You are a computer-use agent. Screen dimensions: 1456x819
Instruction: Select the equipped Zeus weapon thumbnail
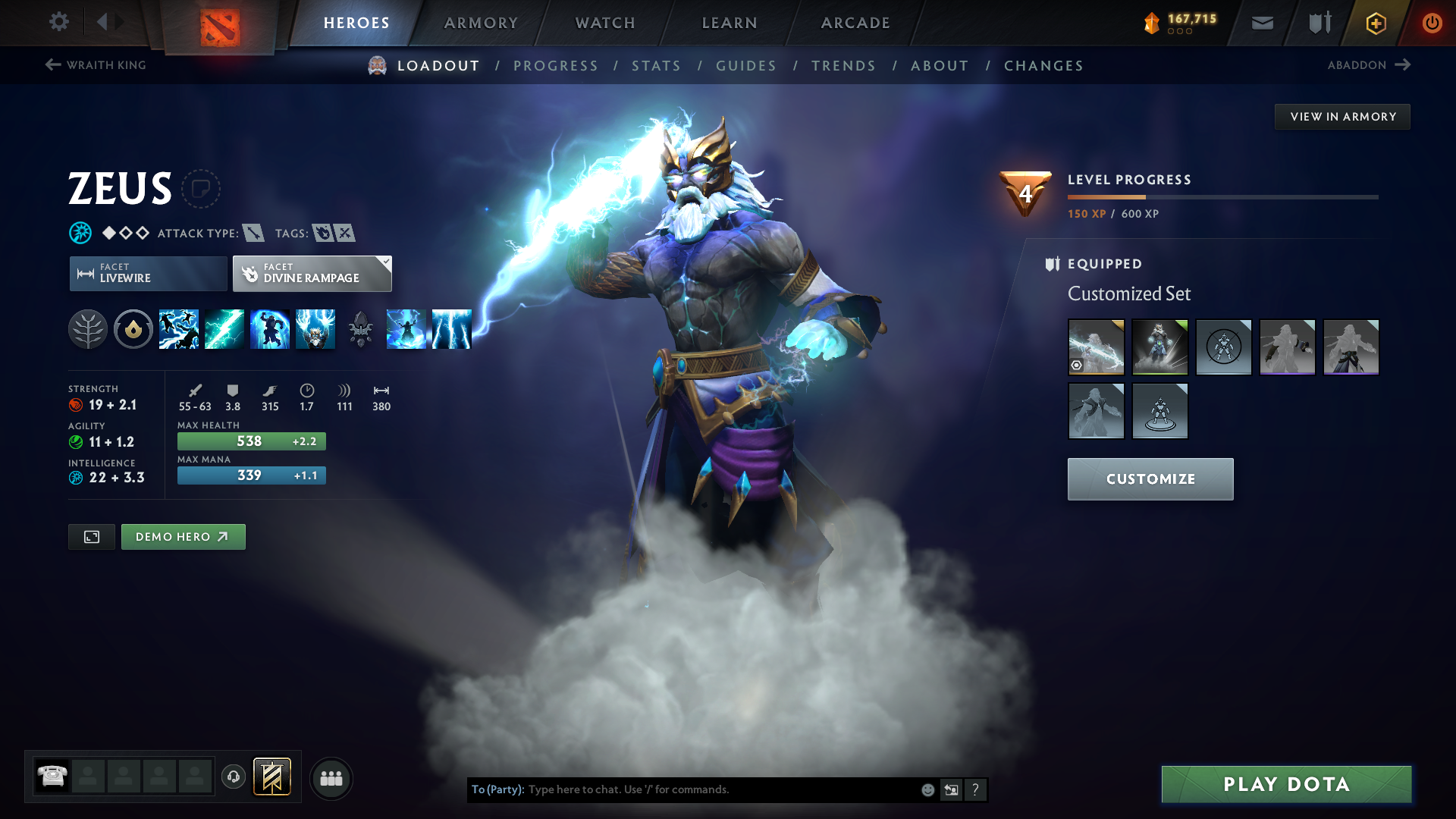click(1097, 347)
